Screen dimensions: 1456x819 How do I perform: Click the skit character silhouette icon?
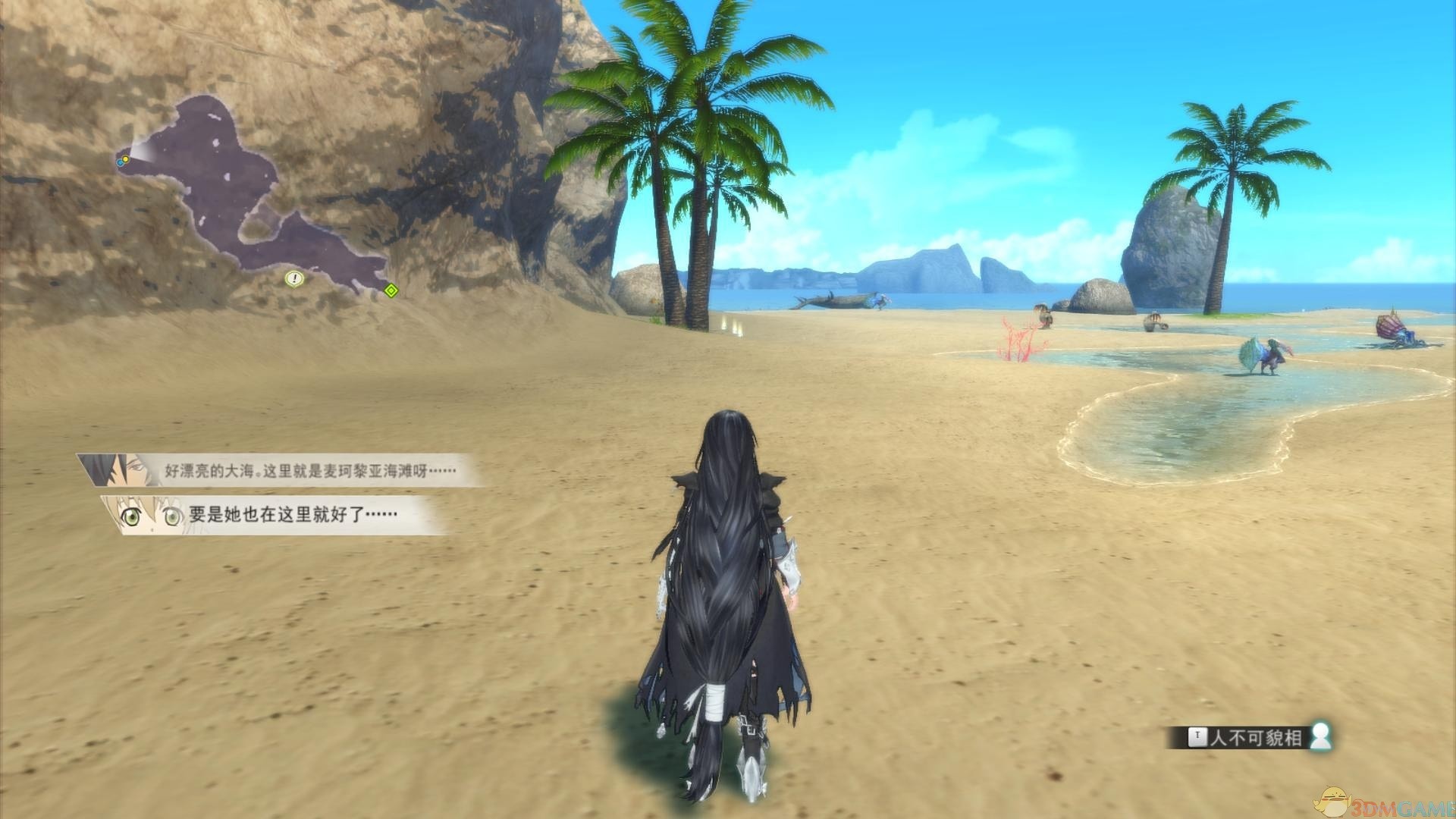(x=1320, y=736)
